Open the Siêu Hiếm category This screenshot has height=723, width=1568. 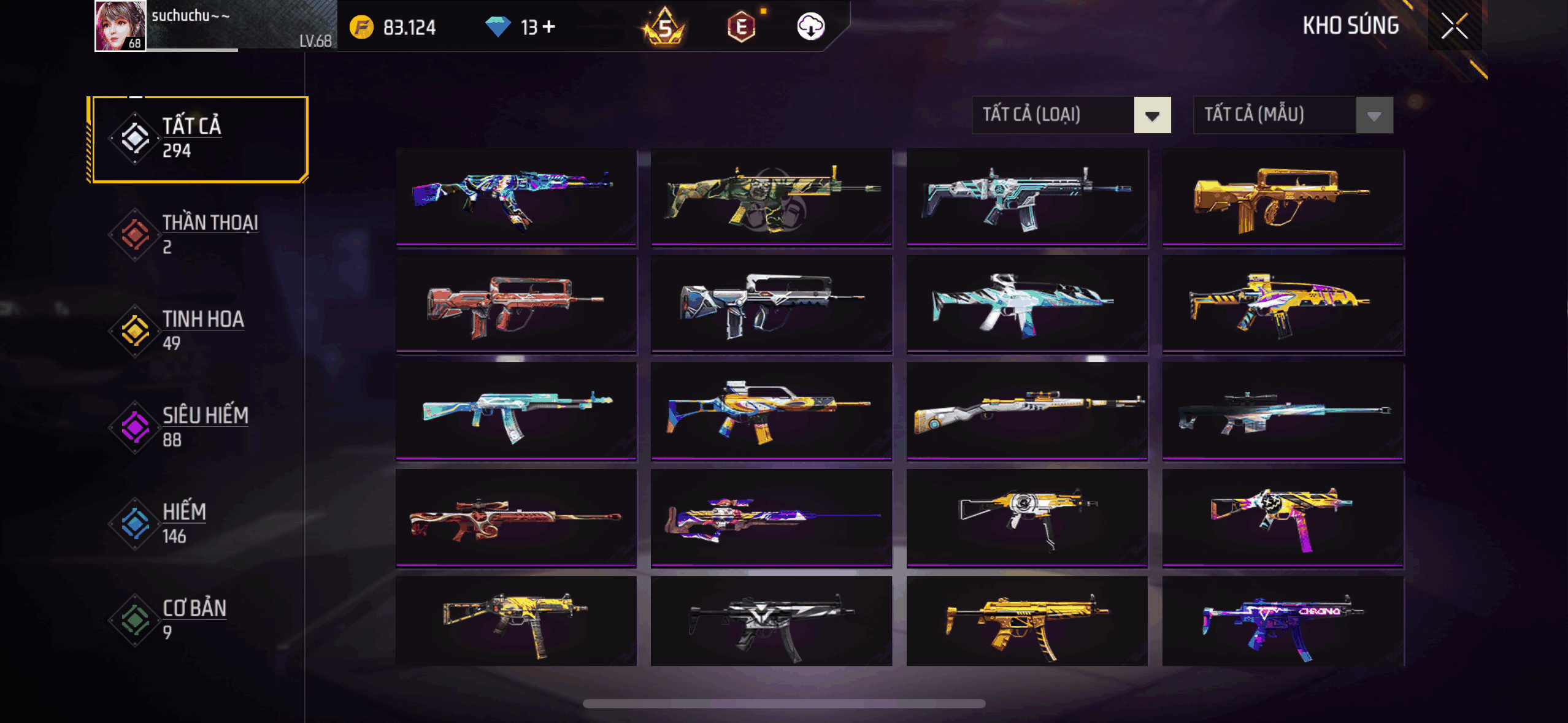[198, 427]
